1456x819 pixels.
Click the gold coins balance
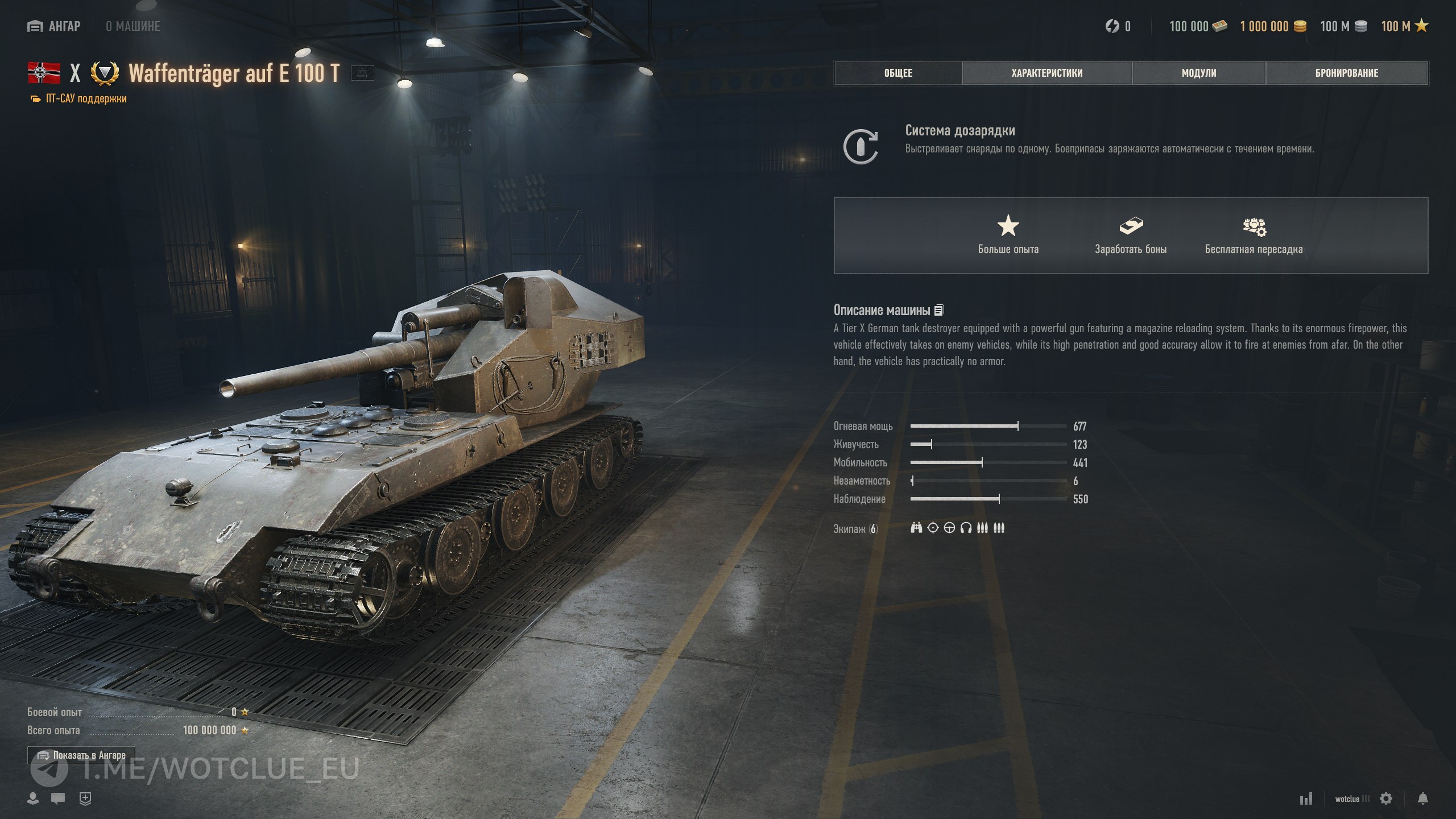click(x=1273, y=26)
